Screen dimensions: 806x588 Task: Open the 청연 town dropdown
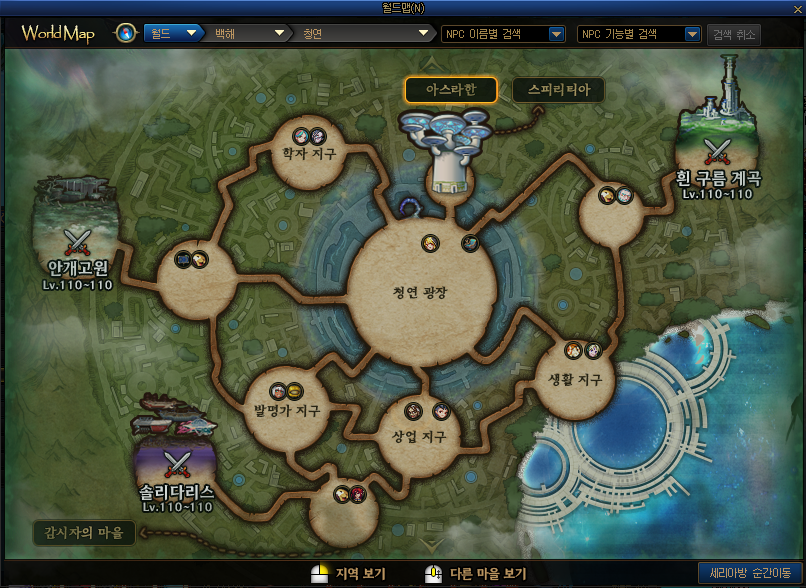pyautogui.click(x=364, y=34)
